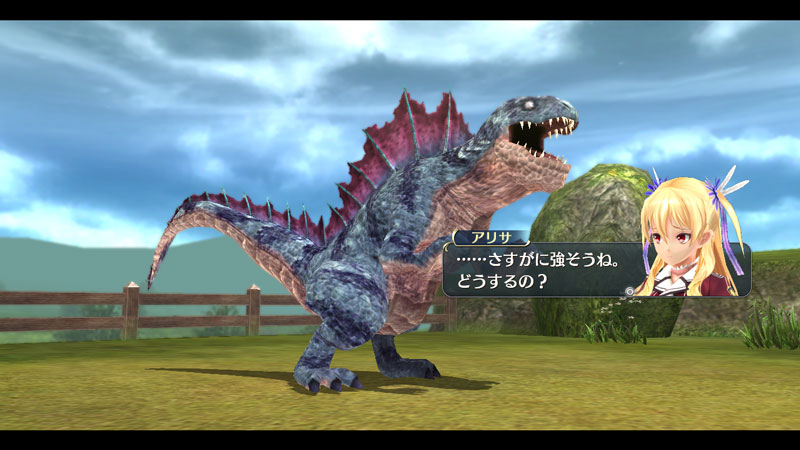Click Alisa's dialogue box to continue
800x450 pixels.
[x=540, y=270]
